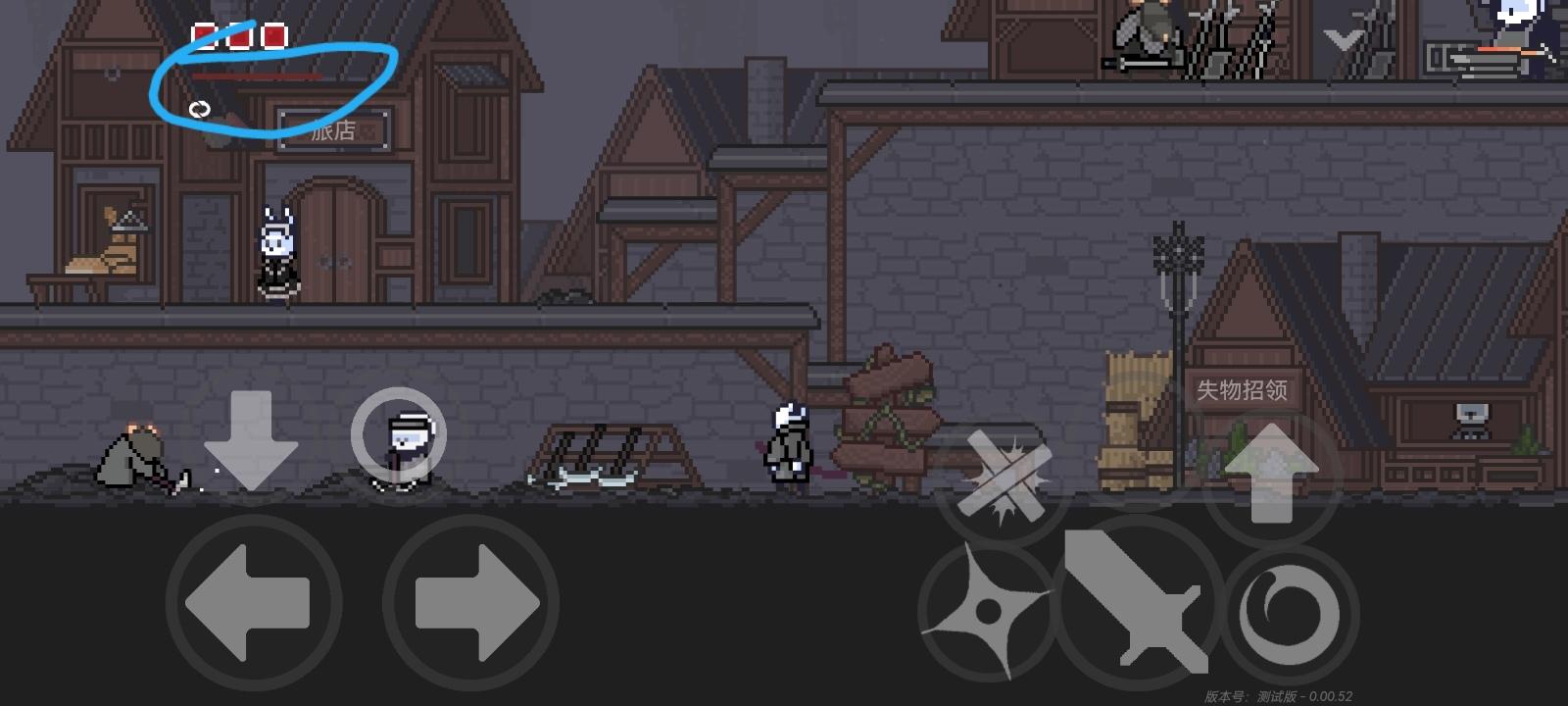Tap the refresh icon under the health bar

202,108
